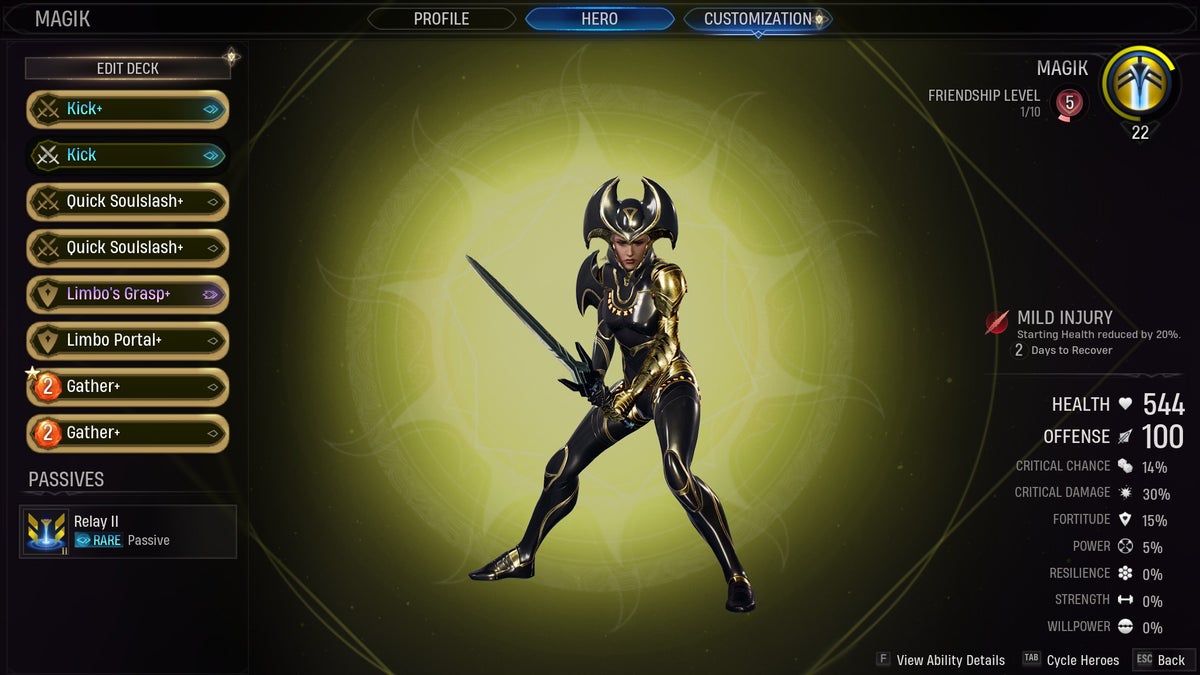
Task: Show the friendship level 5 badge
Action: click(1069, 102)
